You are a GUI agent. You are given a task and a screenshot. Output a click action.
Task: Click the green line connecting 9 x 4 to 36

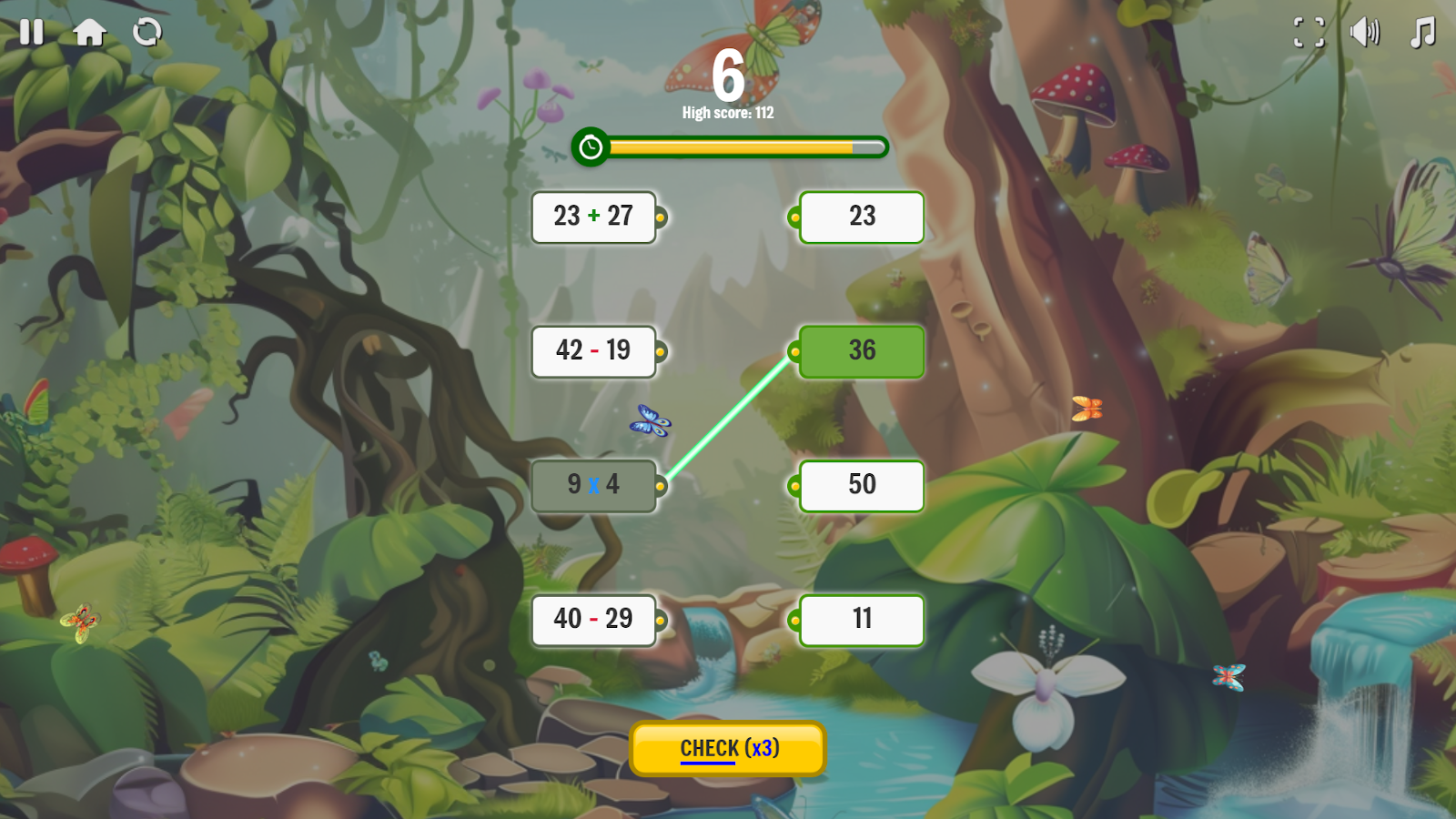pyautogui.click(x=728, y=419)
